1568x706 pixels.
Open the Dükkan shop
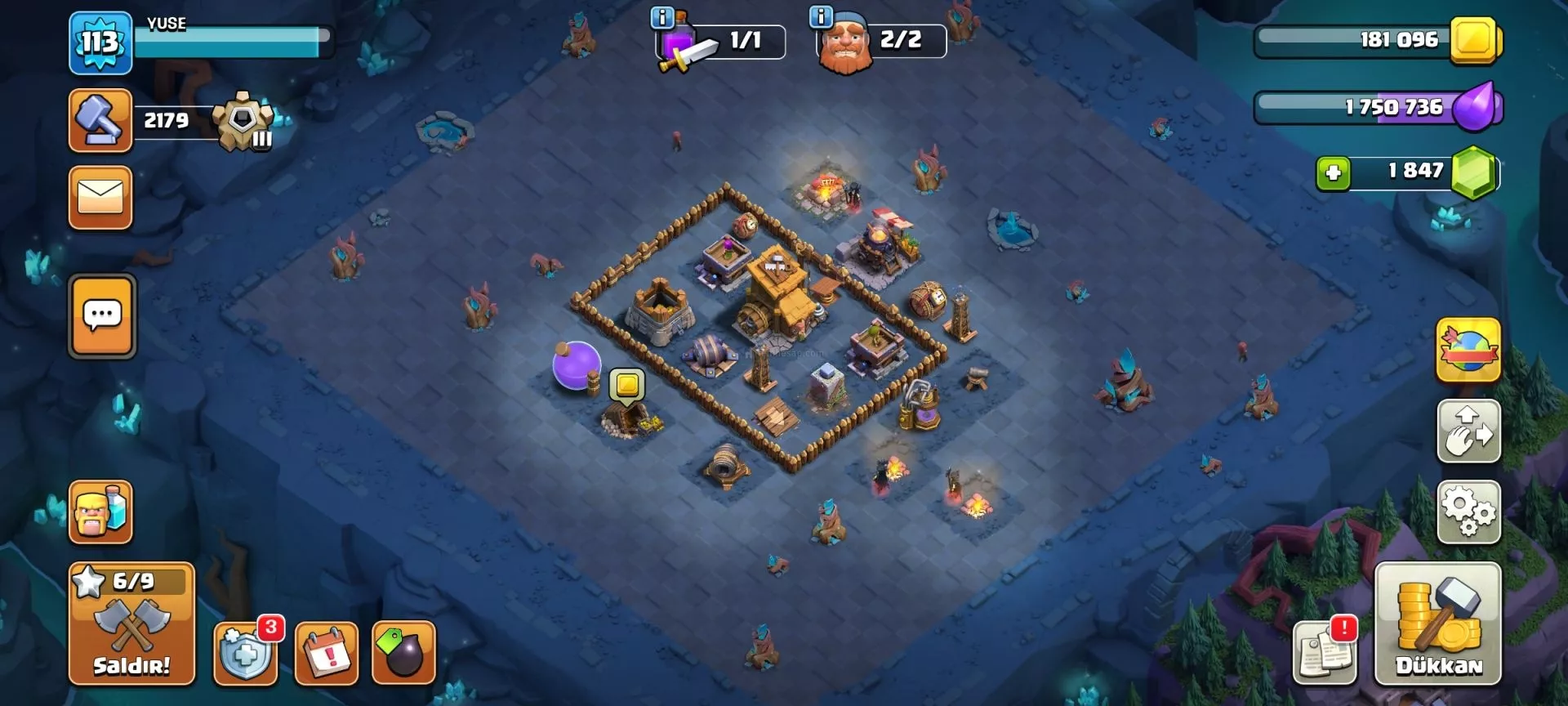click(x=1438, y=623)
